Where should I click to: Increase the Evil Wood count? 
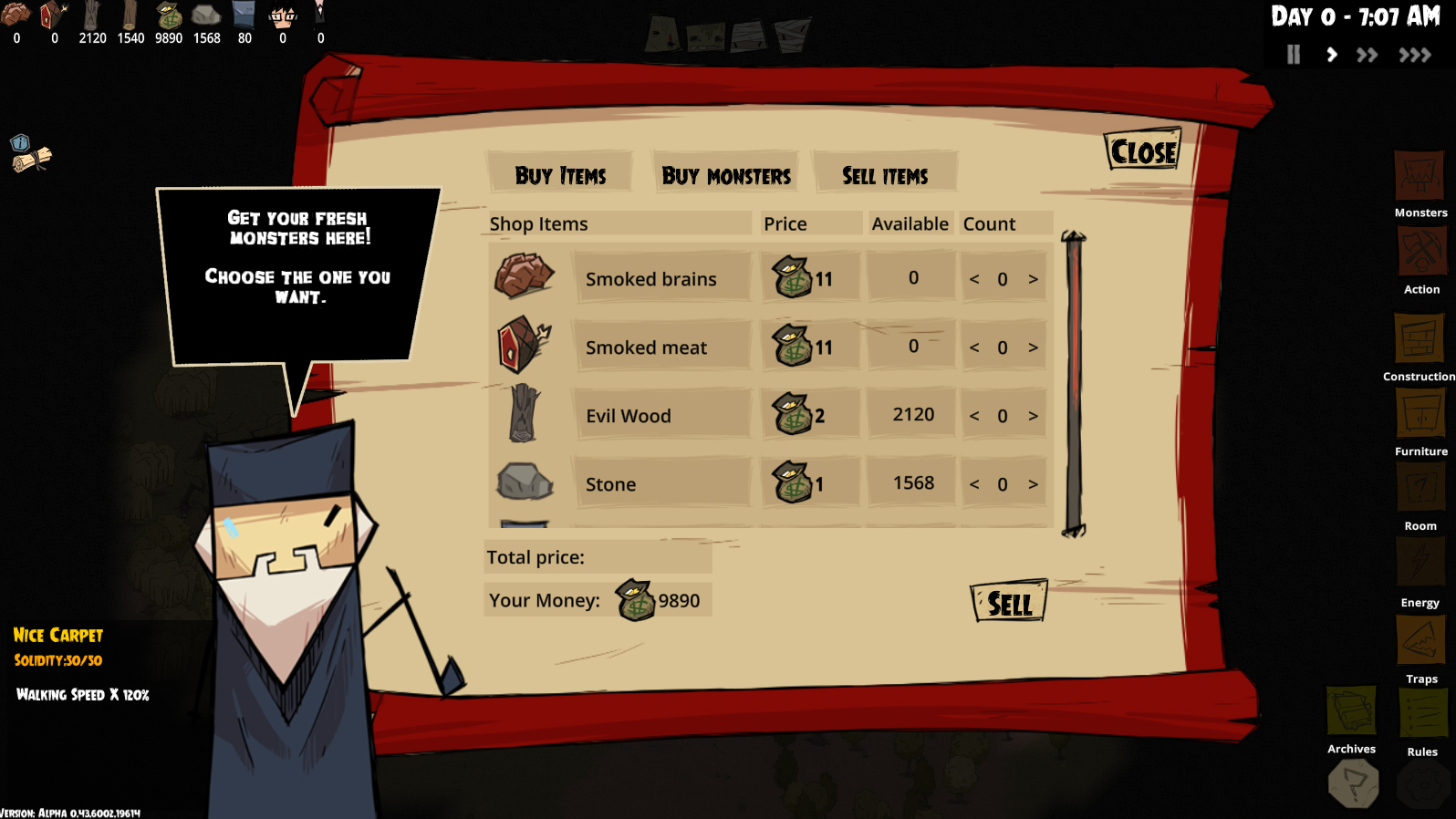[1033, 416]
